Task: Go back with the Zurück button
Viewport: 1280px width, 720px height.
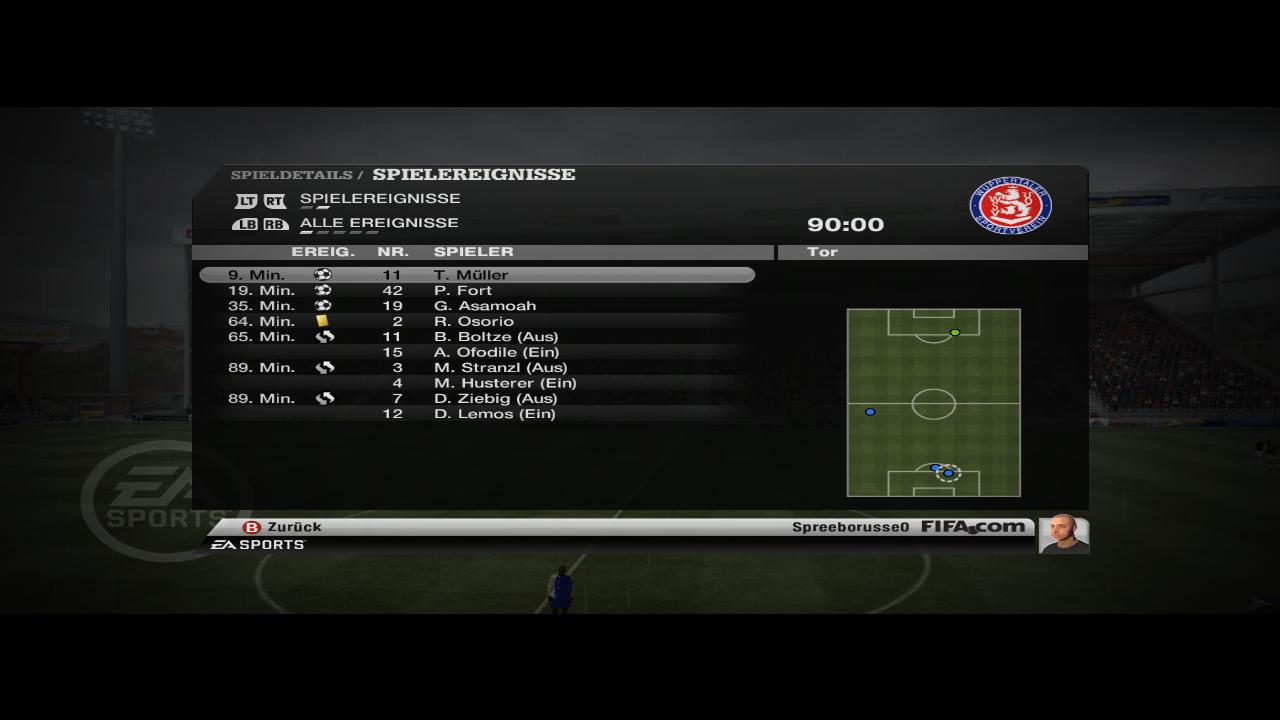Action: coord(283,527)
